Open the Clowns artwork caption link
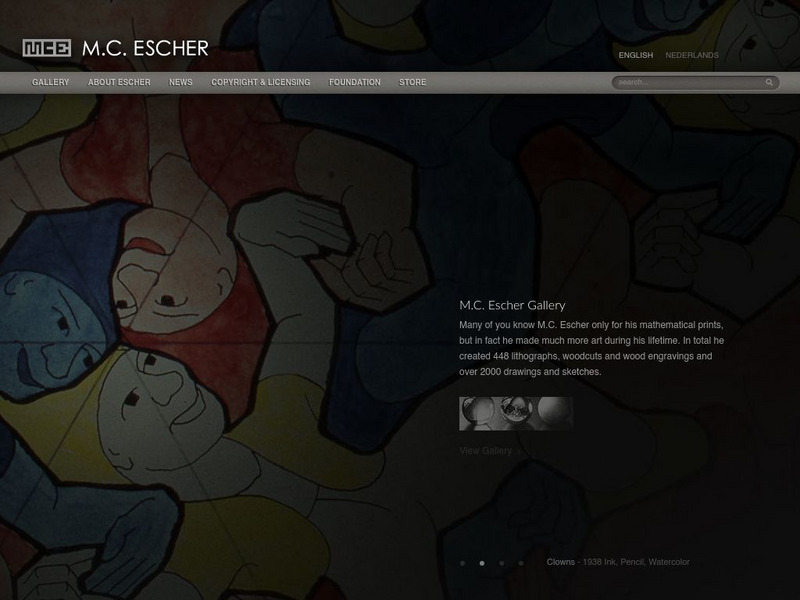800x600 pixels. tap(561, 562)
